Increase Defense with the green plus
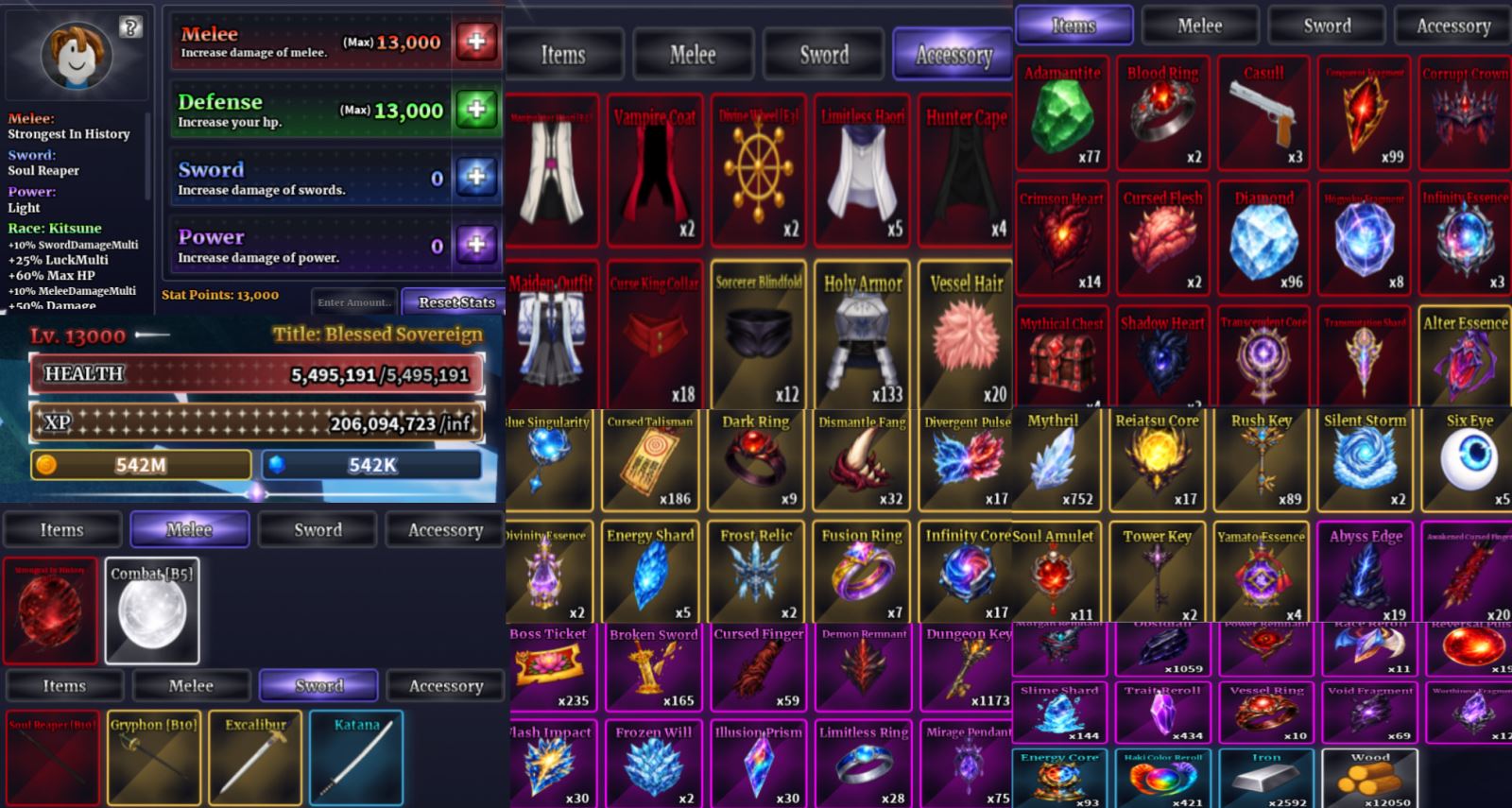Image resolution: width=1512 pixels, height=808 pixels. (x=477, y=110)
